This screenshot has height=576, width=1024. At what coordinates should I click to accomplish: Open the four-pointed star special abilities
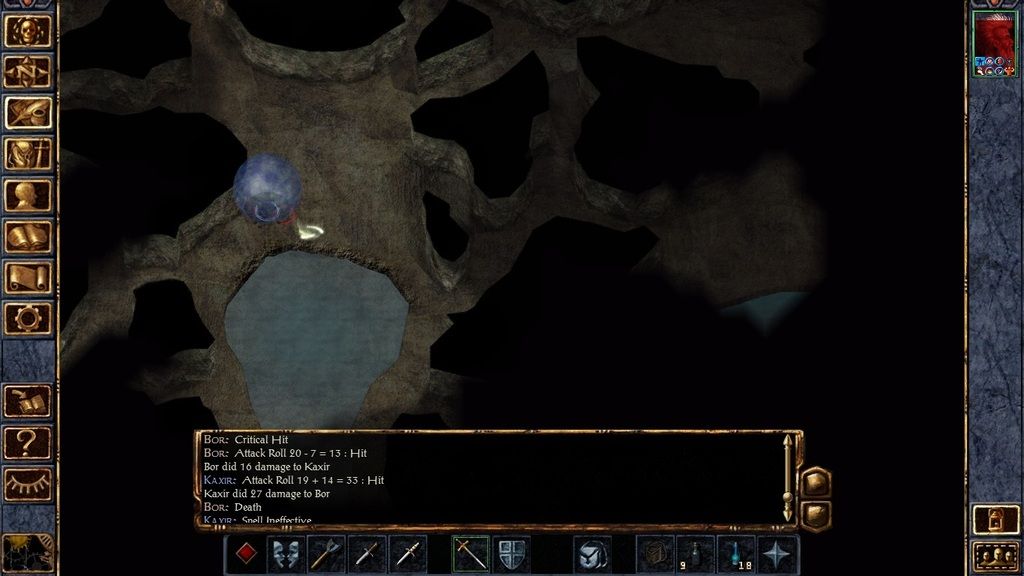point(778,554)
